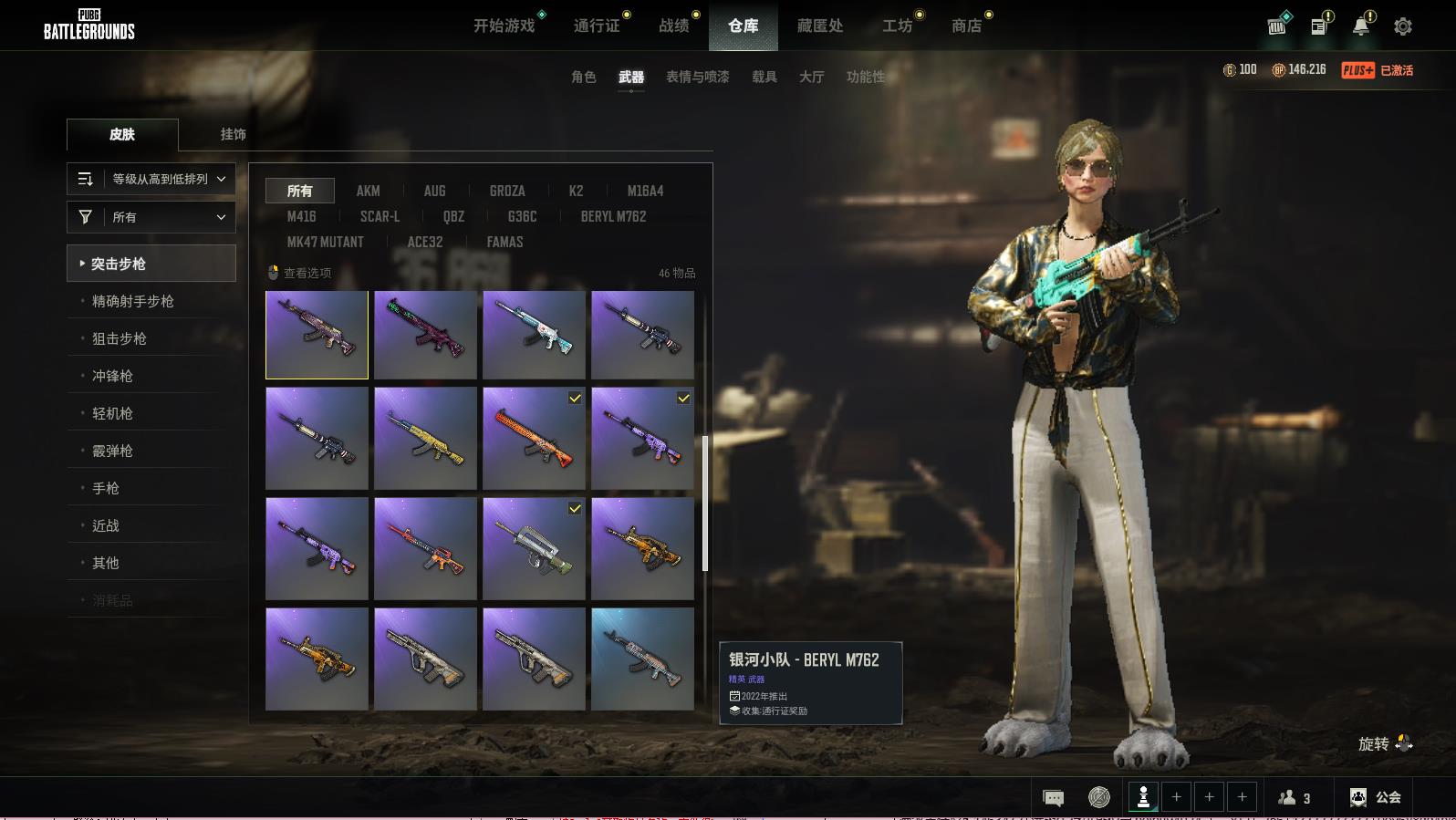Open the settings gear icon
1456x820 pixels.
coord(1403,26)
